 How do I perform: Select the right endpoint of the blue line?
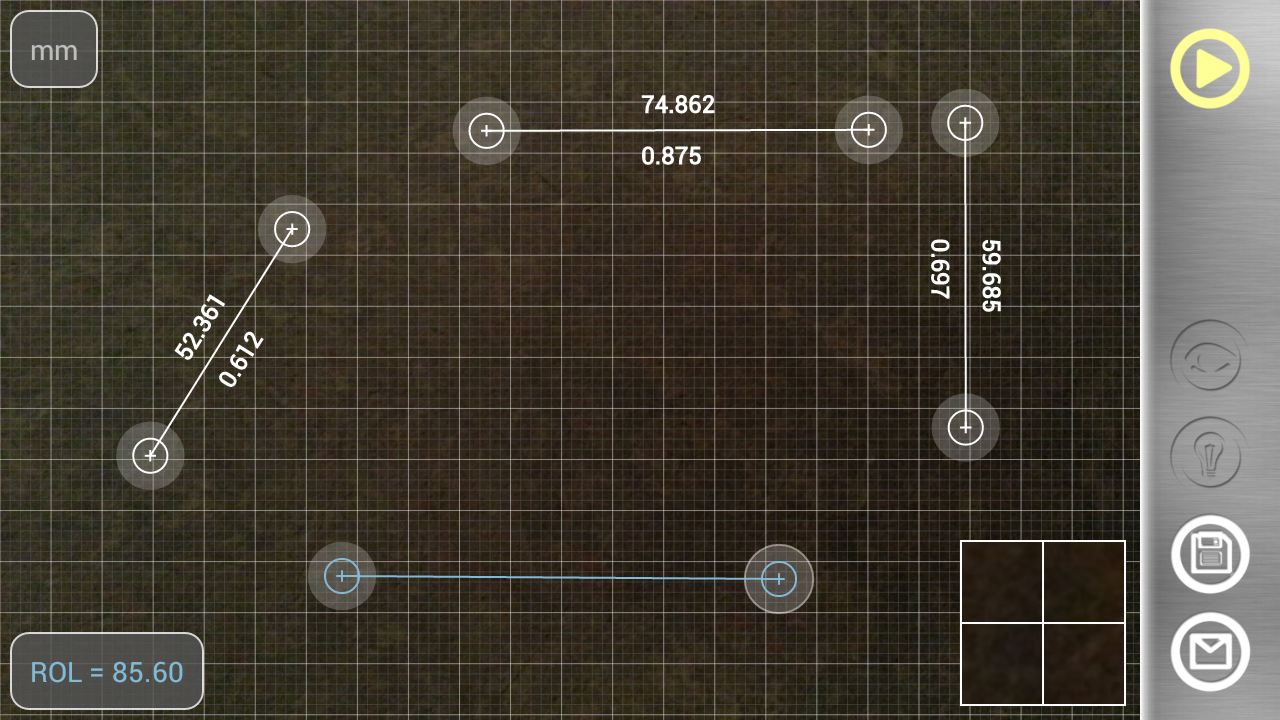(778, 578)
